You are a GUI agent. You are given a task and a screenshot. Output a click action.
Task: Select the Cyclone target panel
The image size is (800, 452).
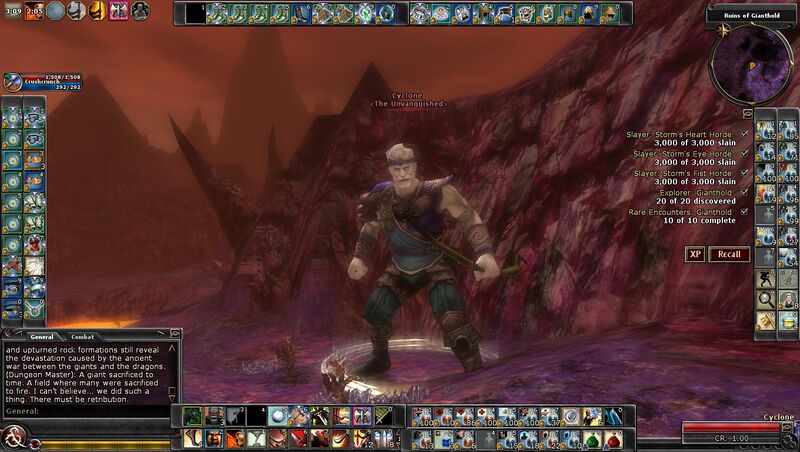[x=738, y=428]
